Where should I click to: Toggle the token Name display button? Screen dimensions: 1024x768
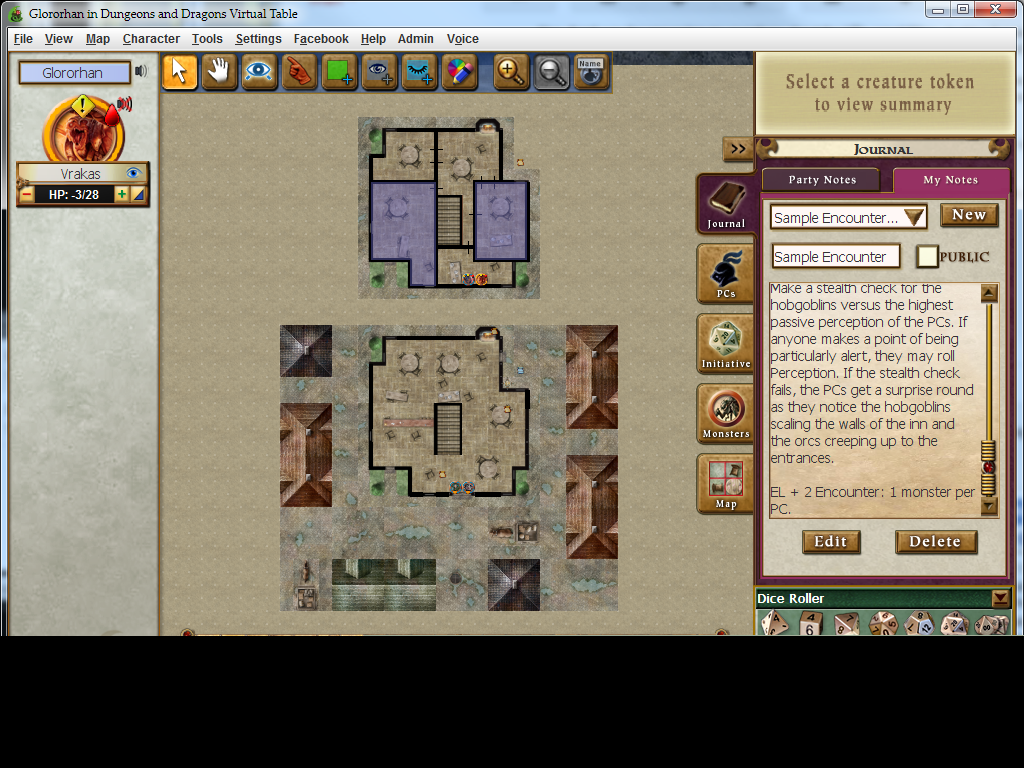pos(590,72)
